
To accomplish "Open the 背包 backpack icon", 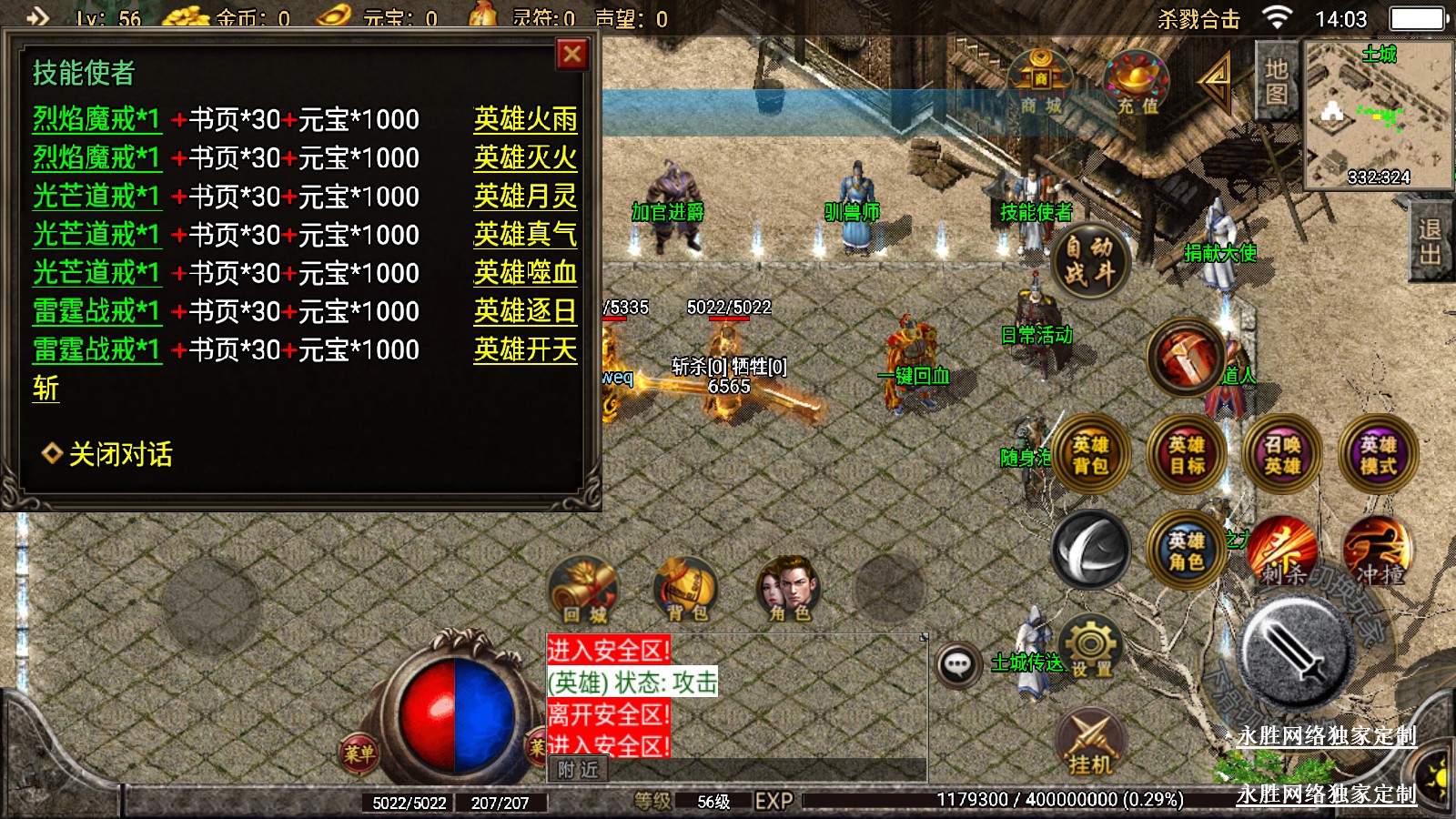I will click(x=687, y=591).
